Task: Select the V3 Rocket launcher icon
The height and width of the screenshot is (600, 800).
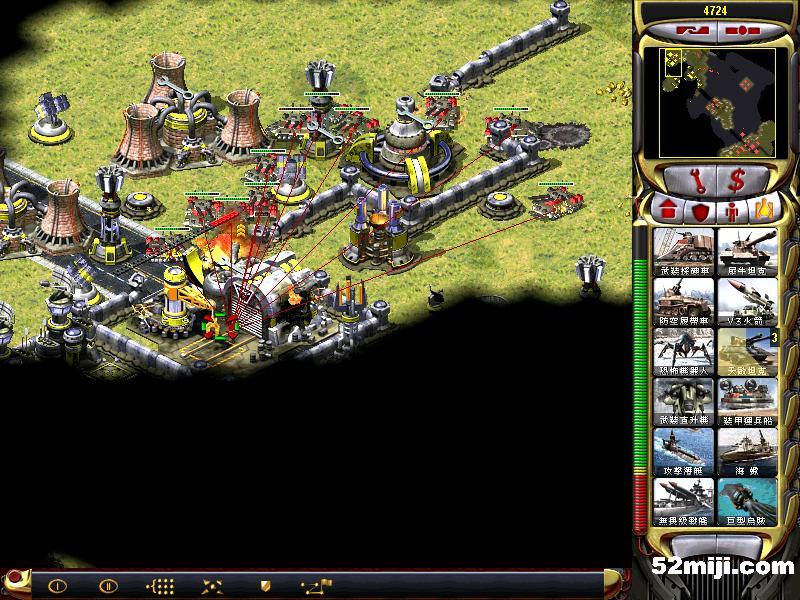Action: click(746, 301)
